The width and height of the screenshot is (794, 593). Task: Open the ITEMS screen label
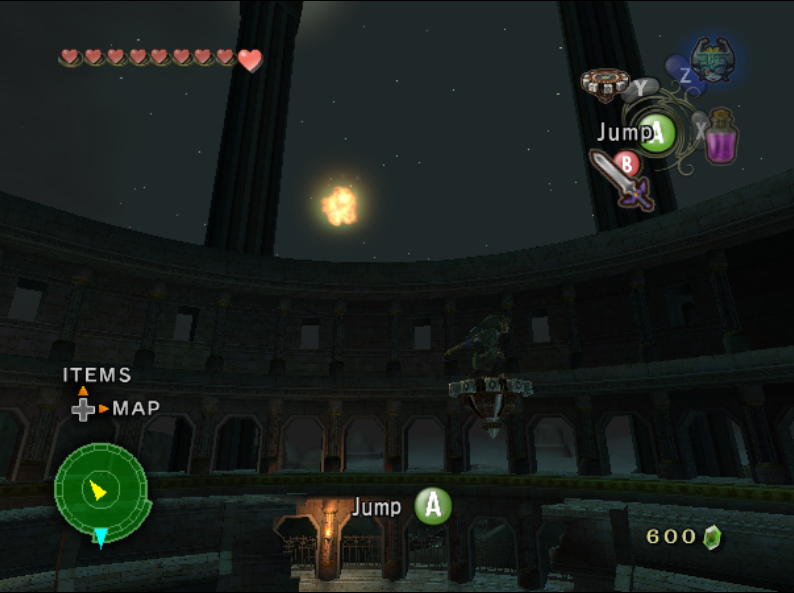pyautogui.click(x=97, y=375)
